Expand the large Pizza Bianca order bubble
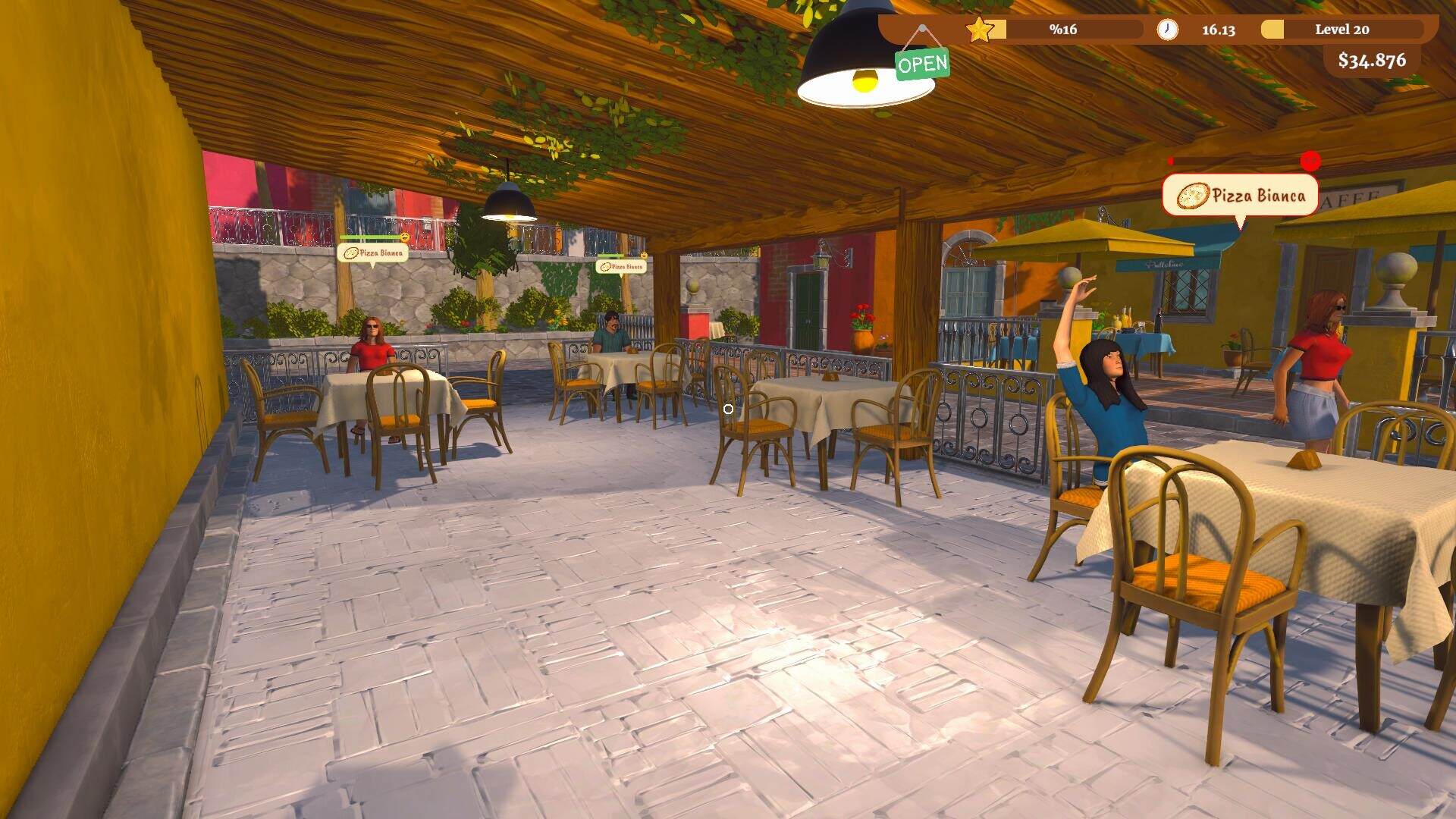1456x819 pixels. coord(1261,196)
